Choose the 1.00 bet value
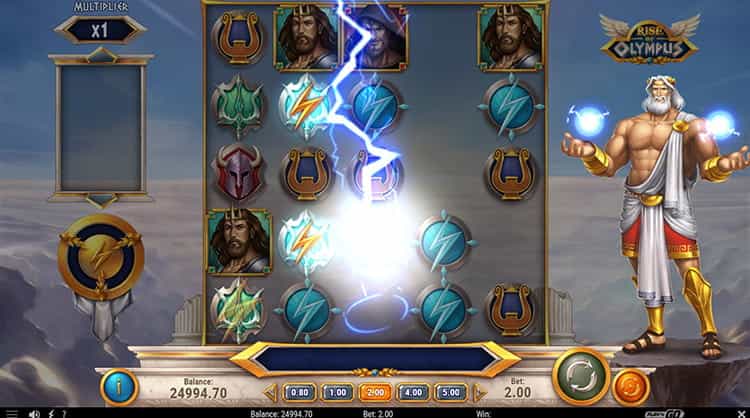Screen dimensions: 750x418 pyautogui.click(x=337, y=393)
